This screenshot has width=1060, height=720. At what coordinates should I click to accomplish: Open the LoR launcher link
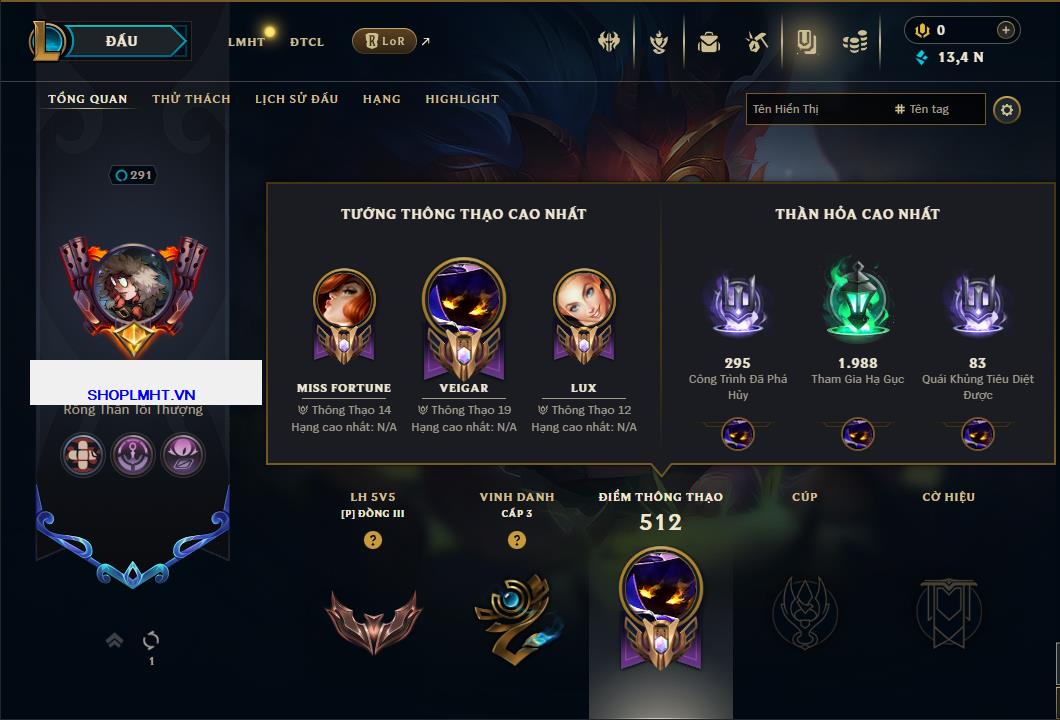[385, 41]
